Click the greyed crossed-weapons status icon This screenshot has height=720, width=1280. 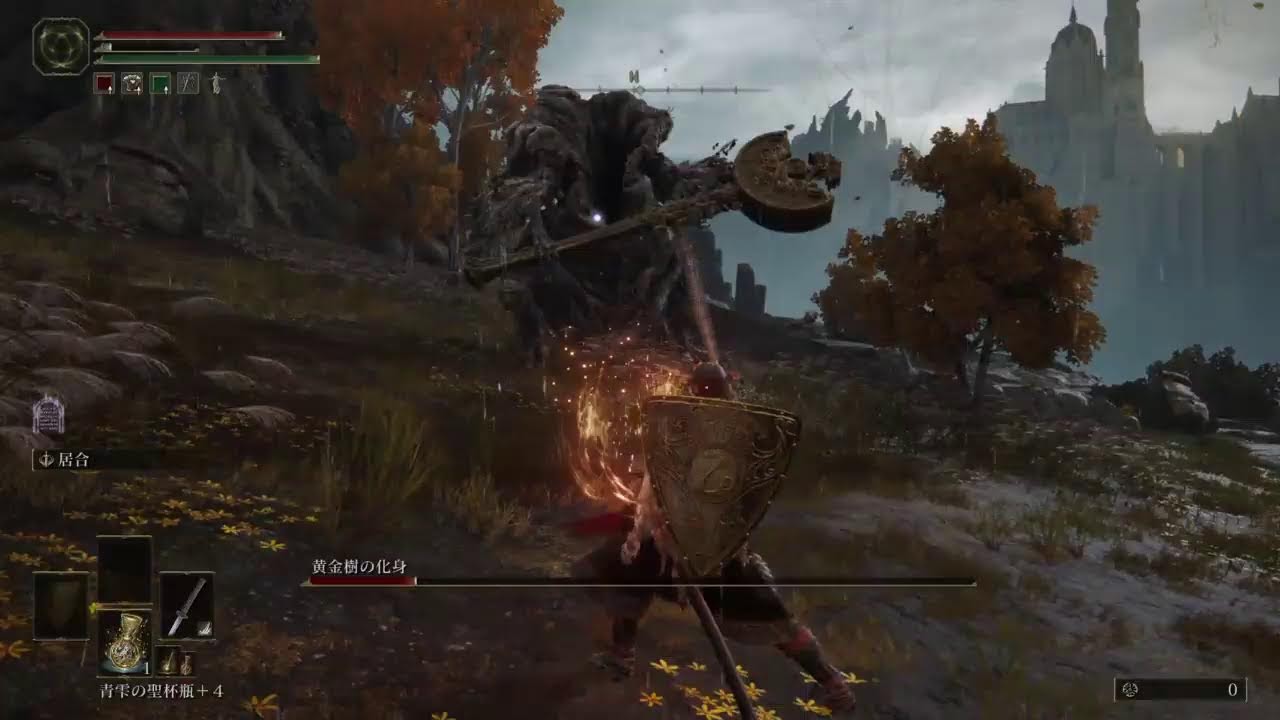188,82
